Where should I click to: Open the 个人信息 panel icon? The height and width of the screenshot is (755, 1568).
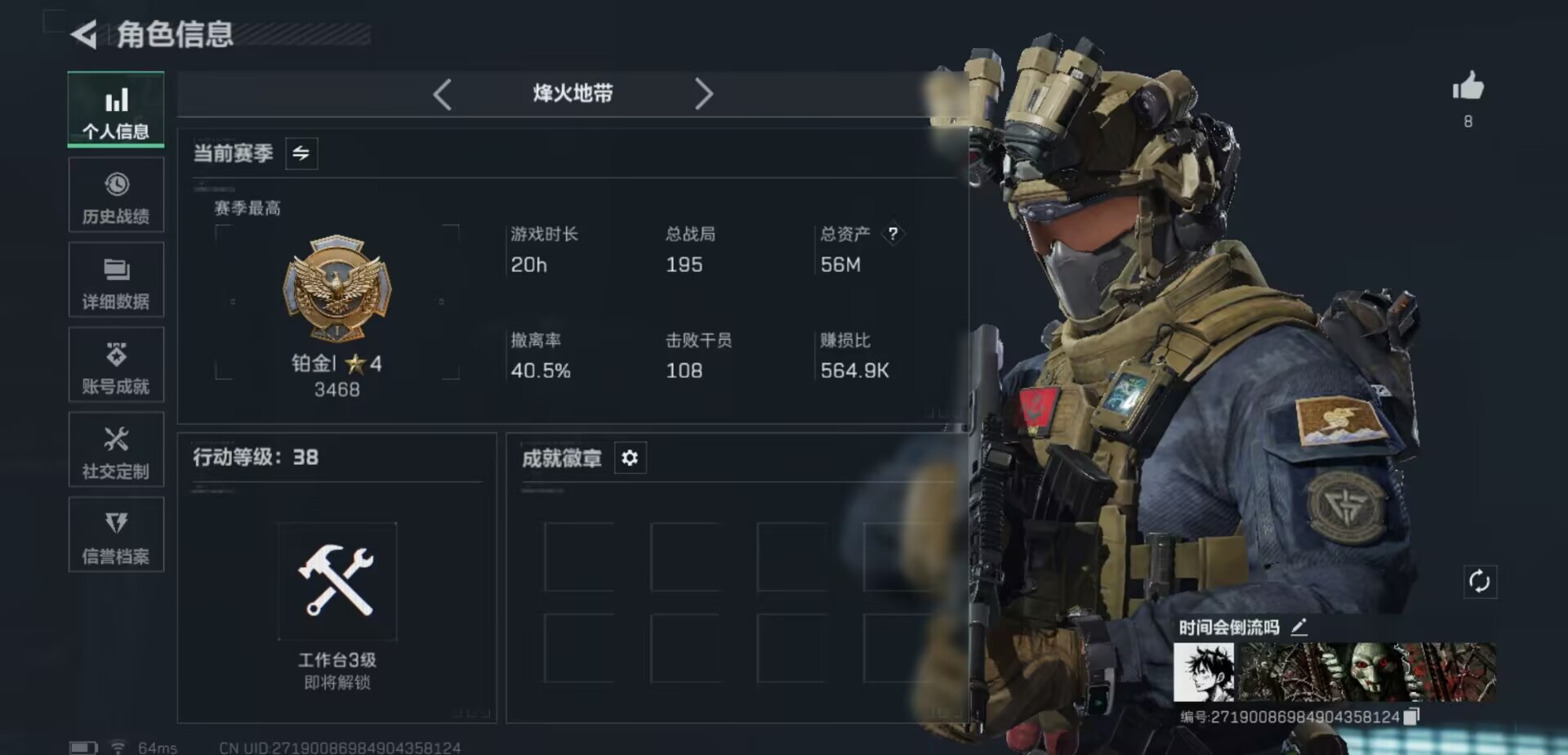[x=116, y=109]
